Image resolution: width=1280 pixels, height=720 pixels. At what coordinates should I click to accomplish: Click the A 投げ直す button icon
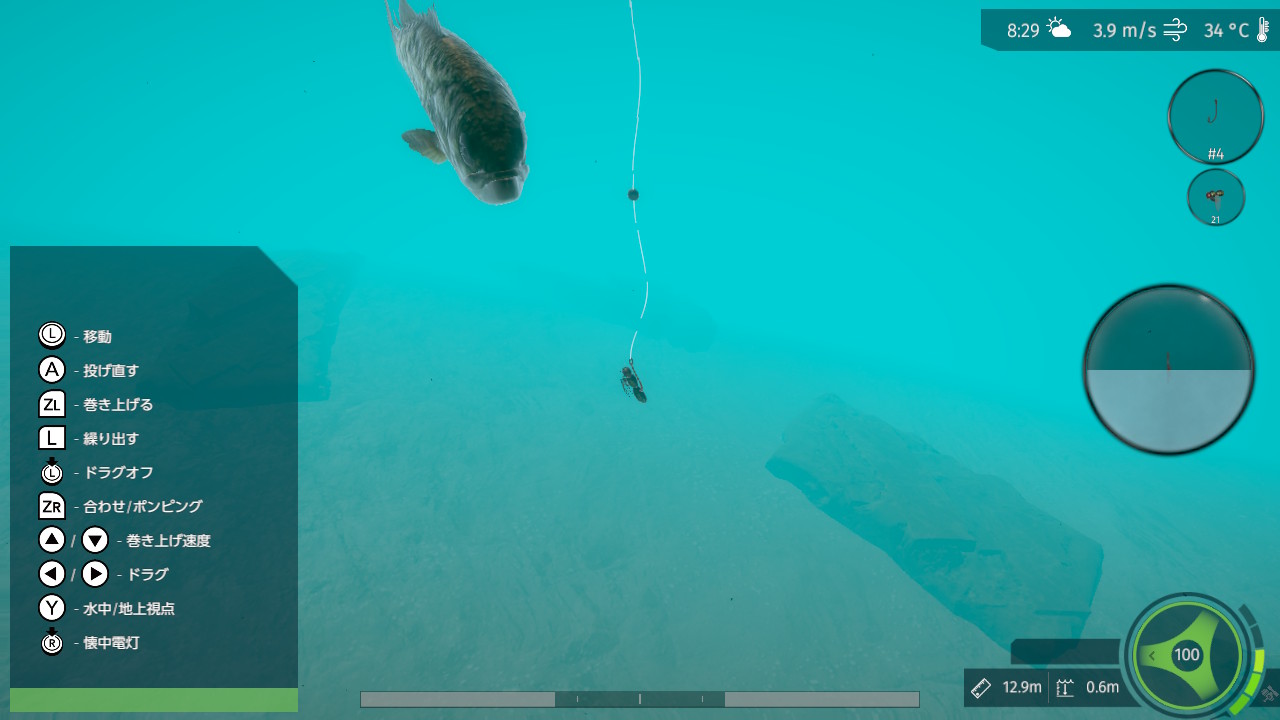coord(51,369)
